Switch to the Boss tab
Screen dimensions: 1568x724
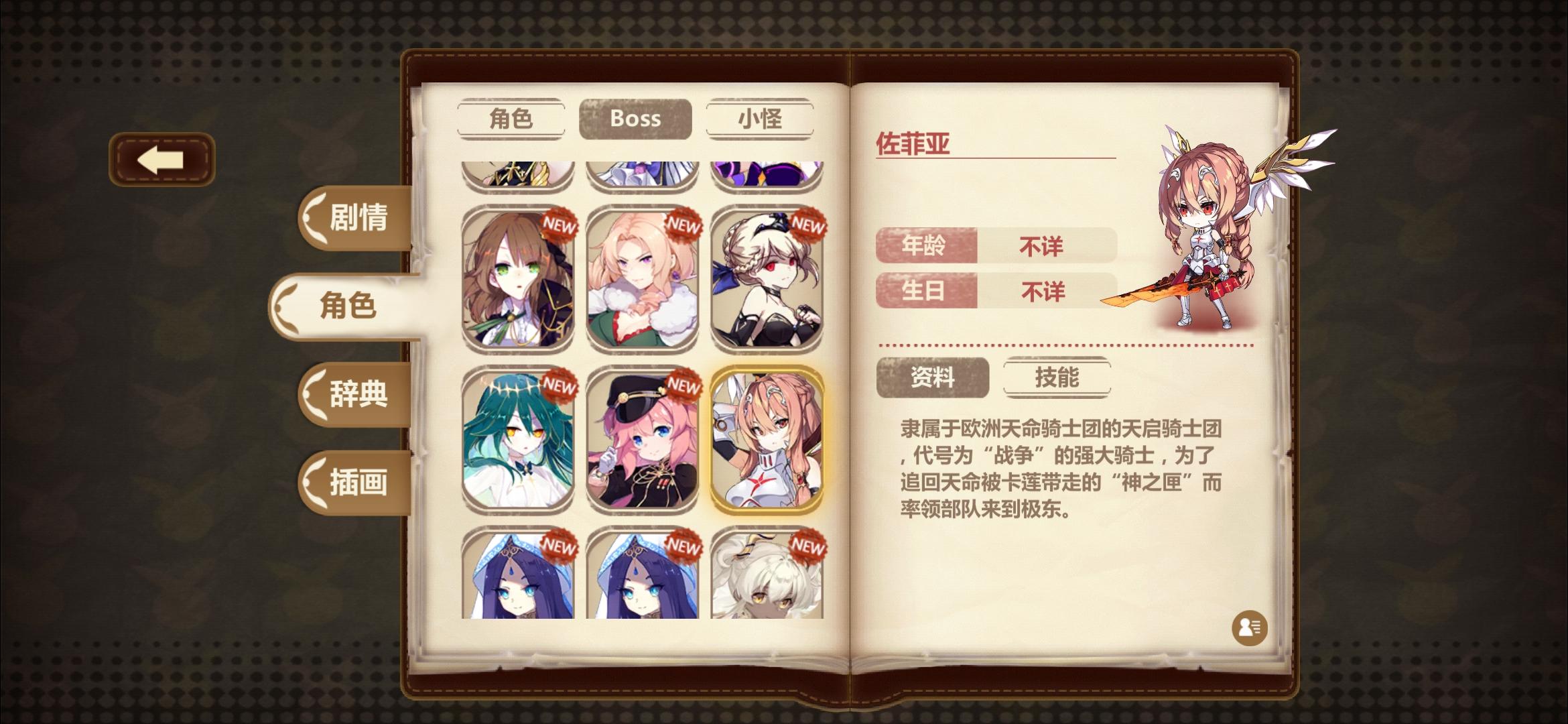point(635,119)
